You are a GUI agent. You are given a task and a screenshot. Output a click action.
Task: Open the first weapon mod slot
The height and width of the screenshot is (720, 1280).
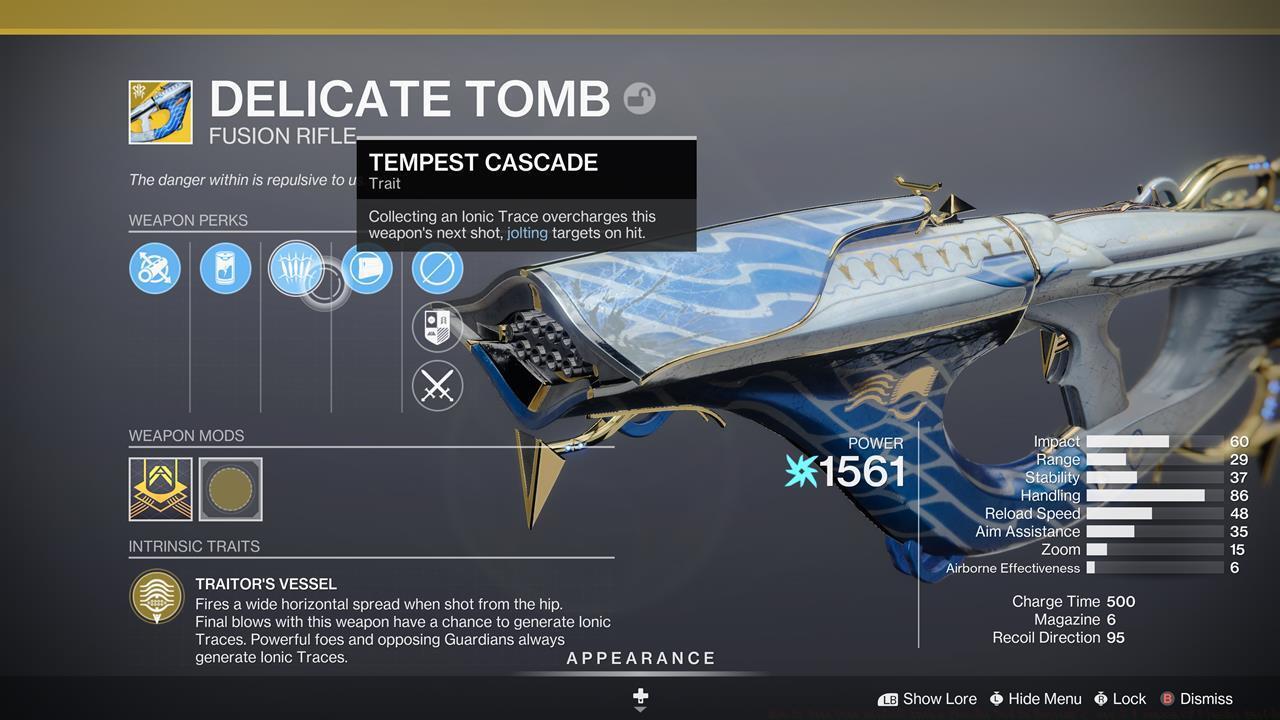click(160, 488)
